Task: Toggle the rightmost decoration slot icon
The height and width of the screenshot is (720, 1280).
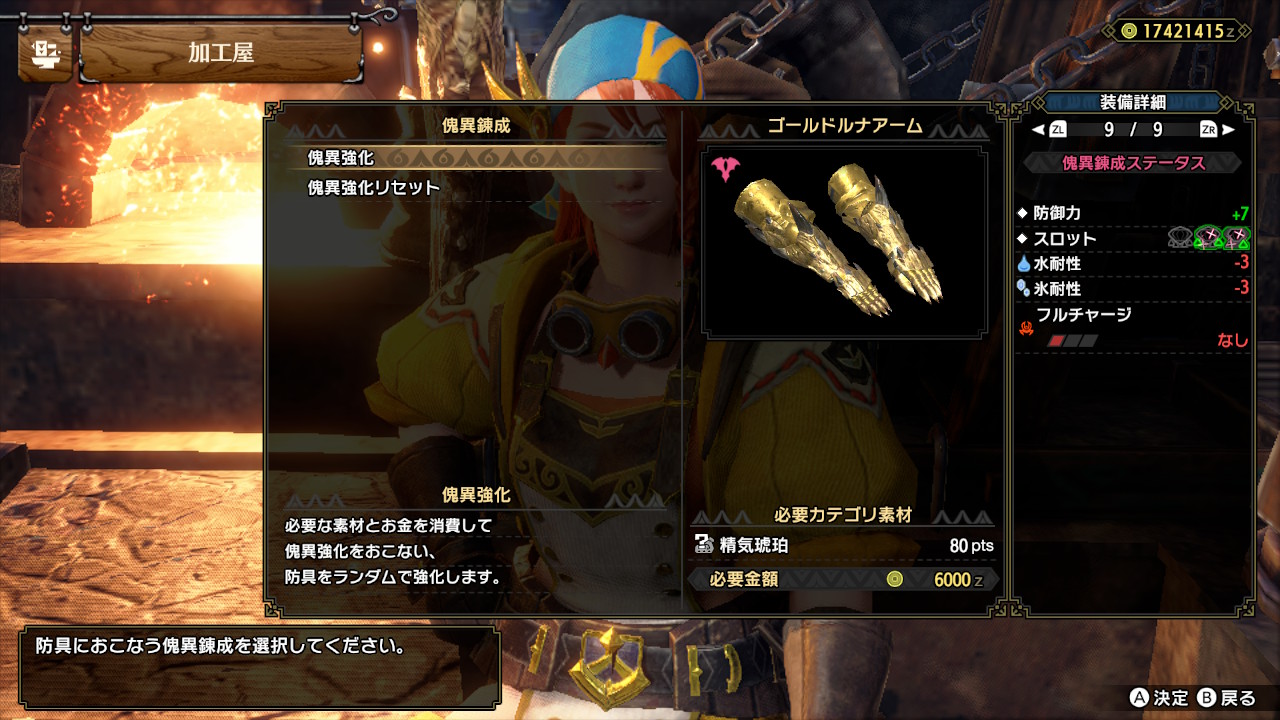Action: [1236, 237]
